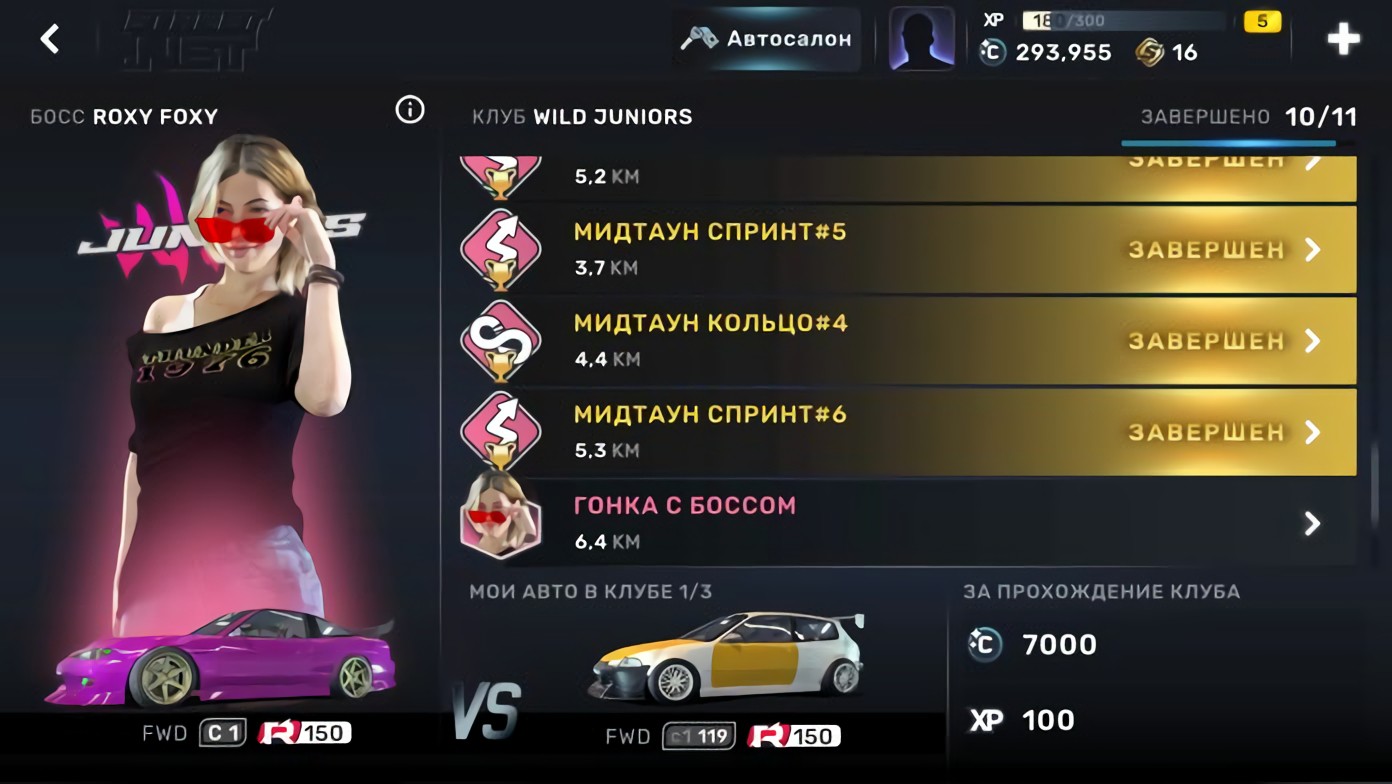The image size is (1392, 784).
Task: Click the player avatar portrait
Action: click(920, 38)
